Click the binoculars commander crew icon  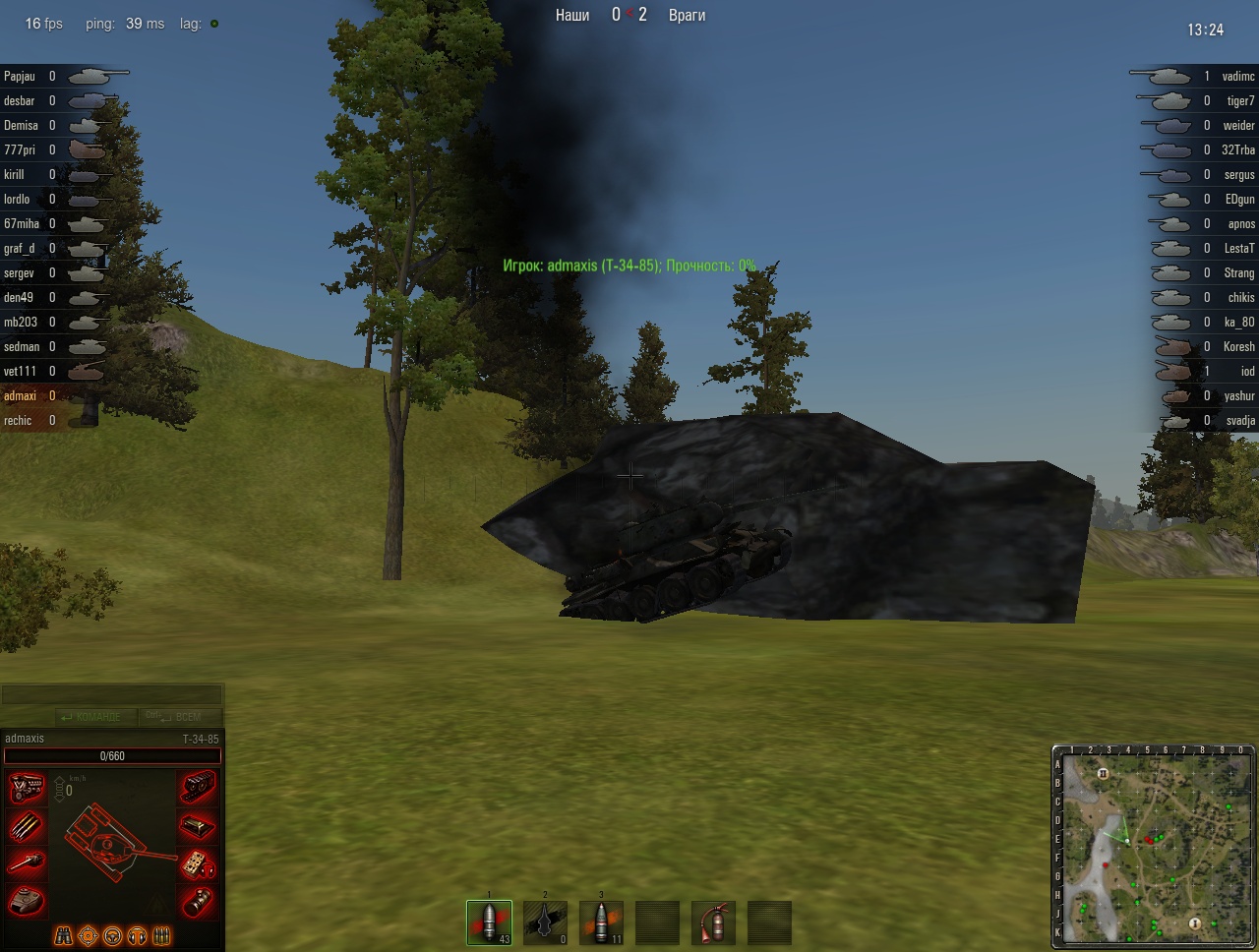pyautogui.click(x=63, y=935)
